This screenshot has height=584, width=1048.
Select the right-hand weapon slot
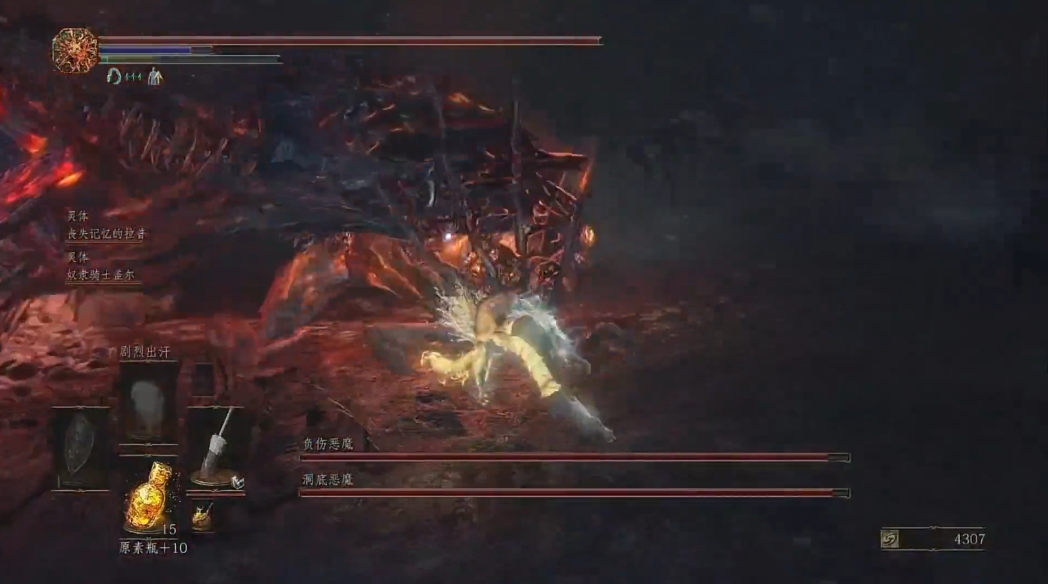pyautogui.click(x=216, y=447)
